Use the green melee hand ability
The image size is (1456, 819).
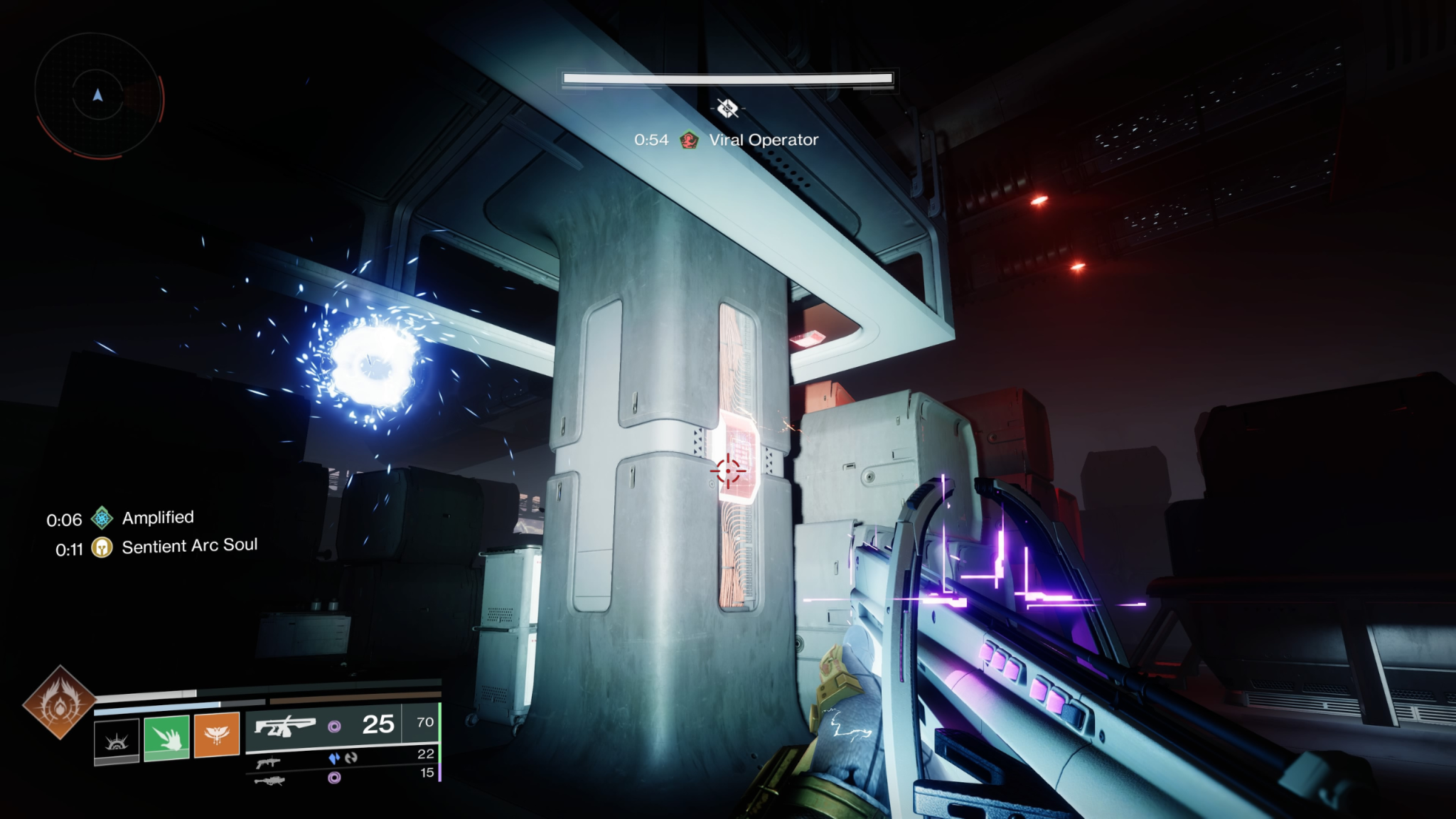(x=166, y=738)
